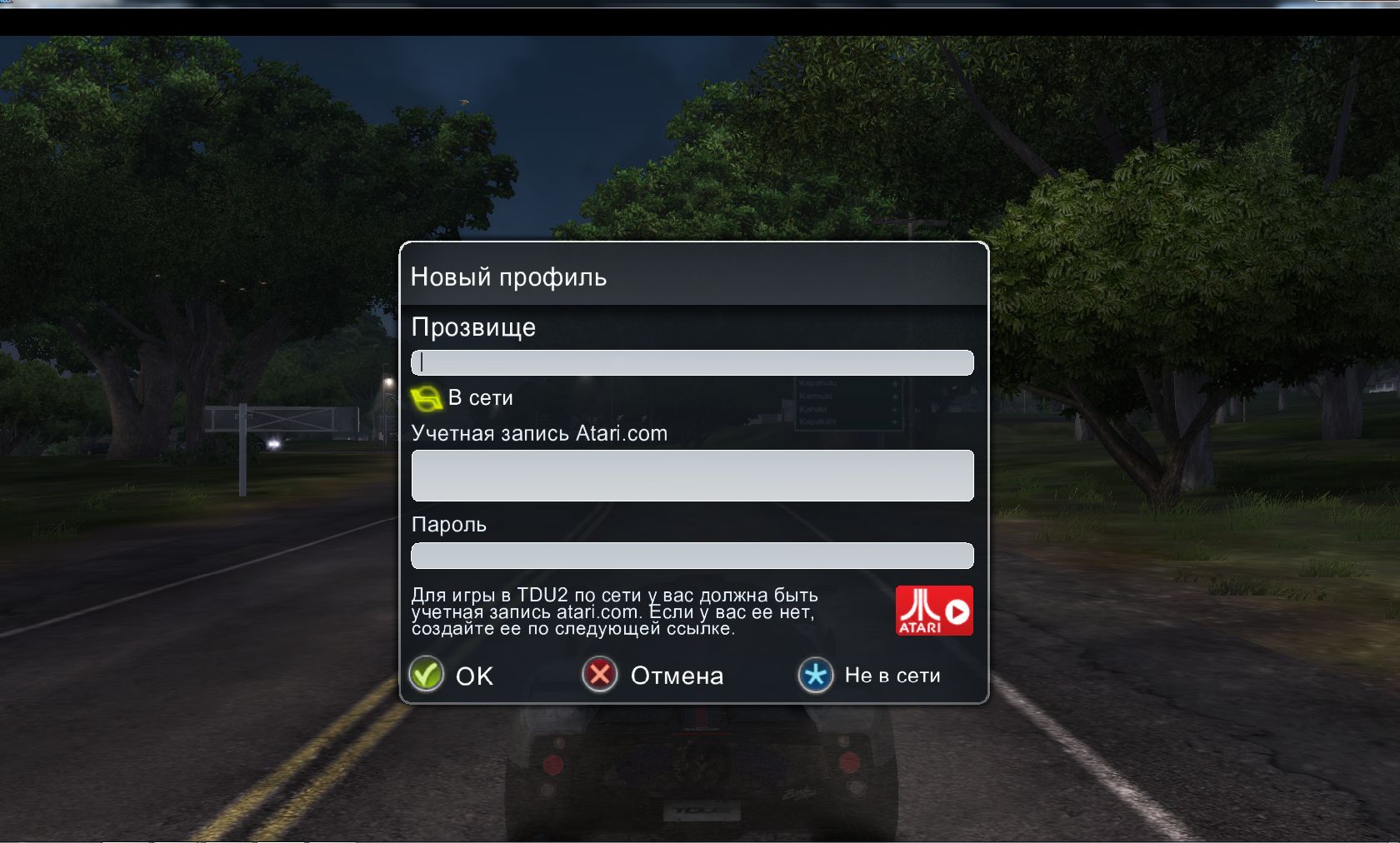1400x843 pixels.
Task: Cancel profile creation via Отмена
Action: click(652, 675)
